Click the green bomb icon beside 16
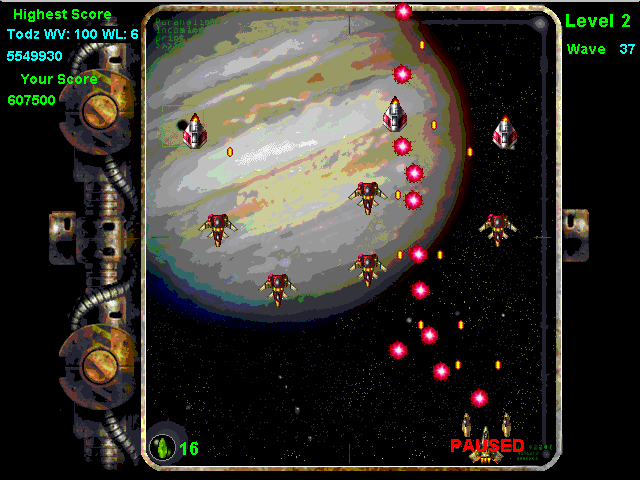 click(162, 446)
